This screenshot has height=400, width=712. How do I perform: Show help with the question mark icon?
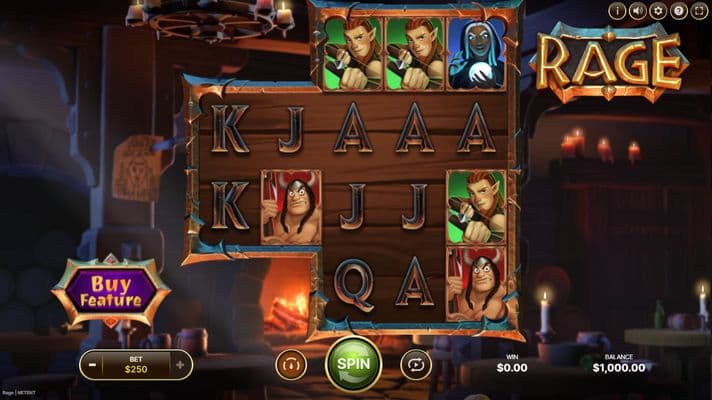678,11
